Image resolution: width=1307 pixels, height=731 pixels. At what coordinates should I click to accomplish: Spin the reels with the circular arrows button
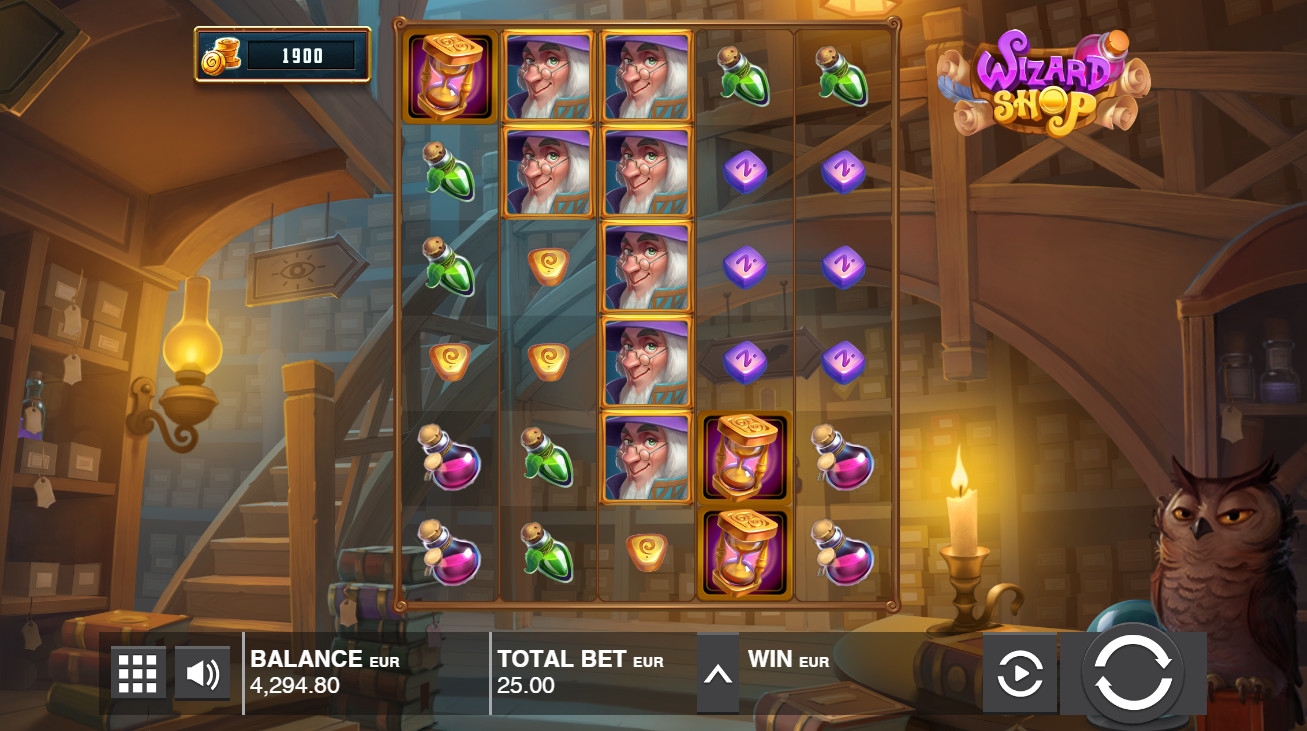1133,673
